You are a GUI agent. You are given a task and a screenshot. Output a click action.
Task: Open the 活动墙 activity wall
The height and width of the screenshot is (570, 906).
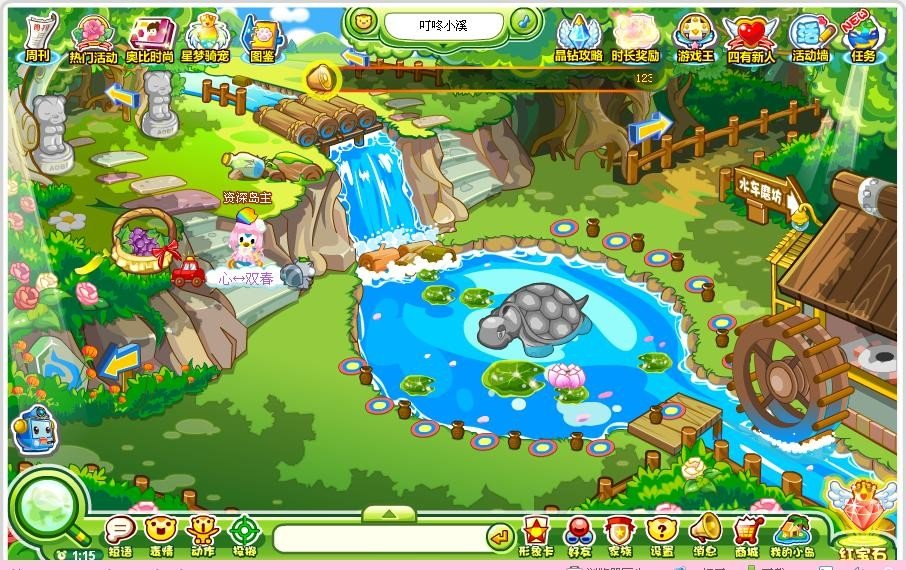pos(808,38)
